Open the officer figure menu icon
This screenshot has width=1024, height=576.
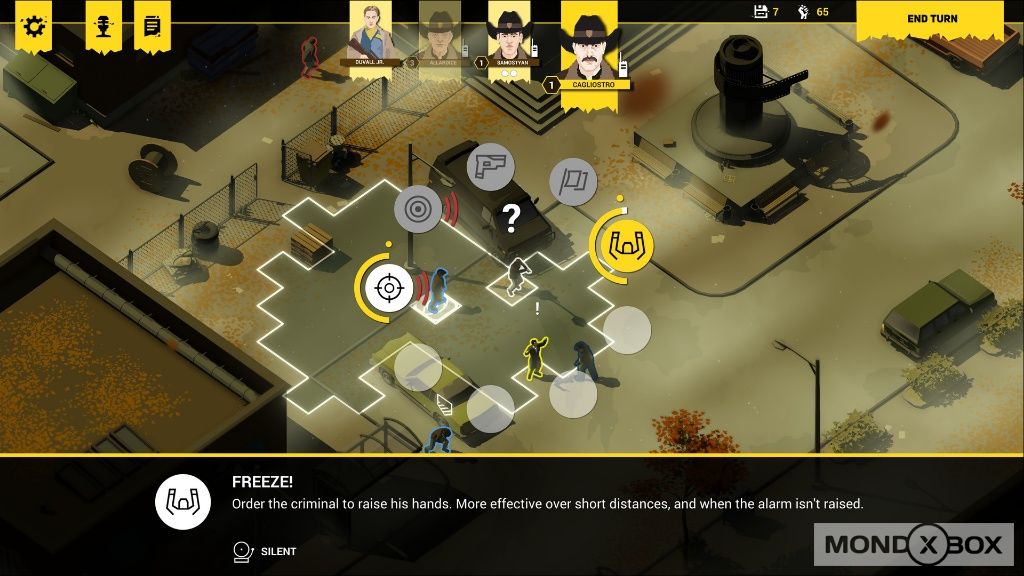click(103, 26)
